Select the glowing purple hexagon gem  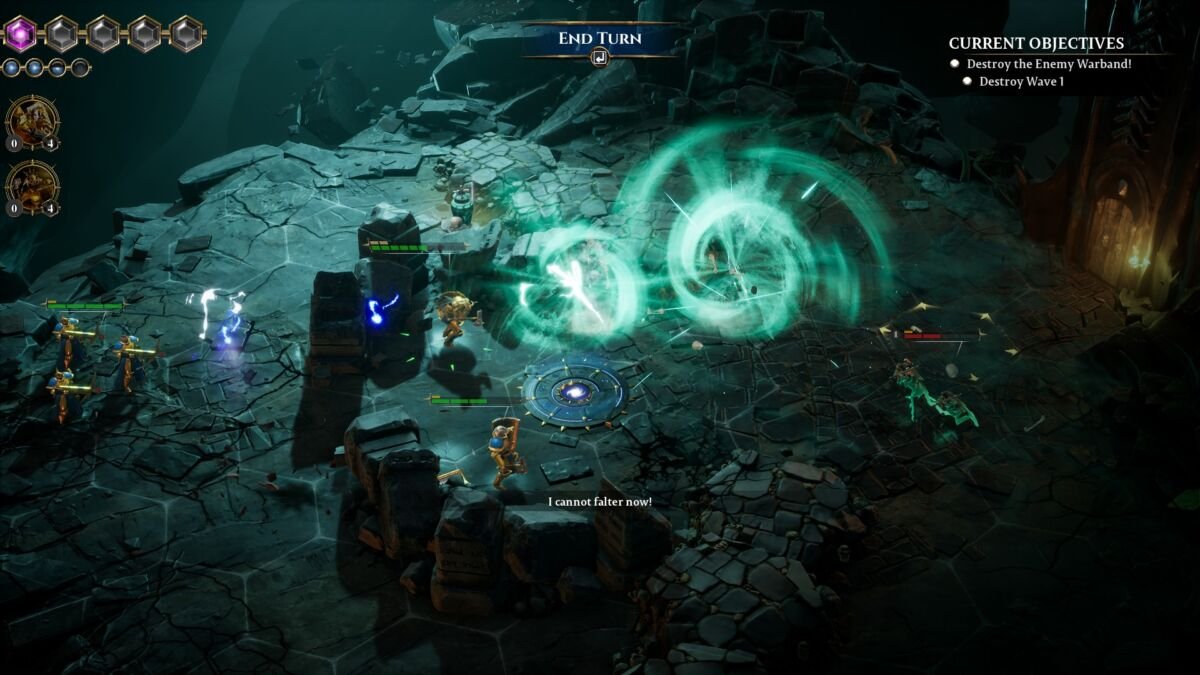point(20,34)
